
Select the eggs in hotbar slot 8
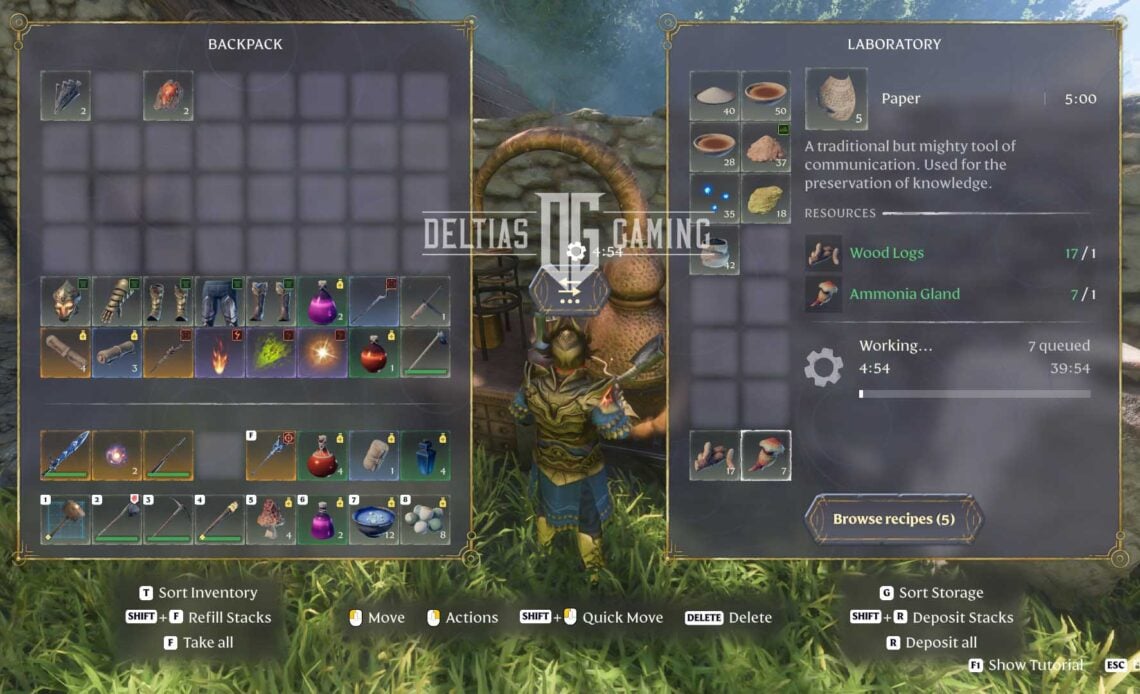(425, 519)
